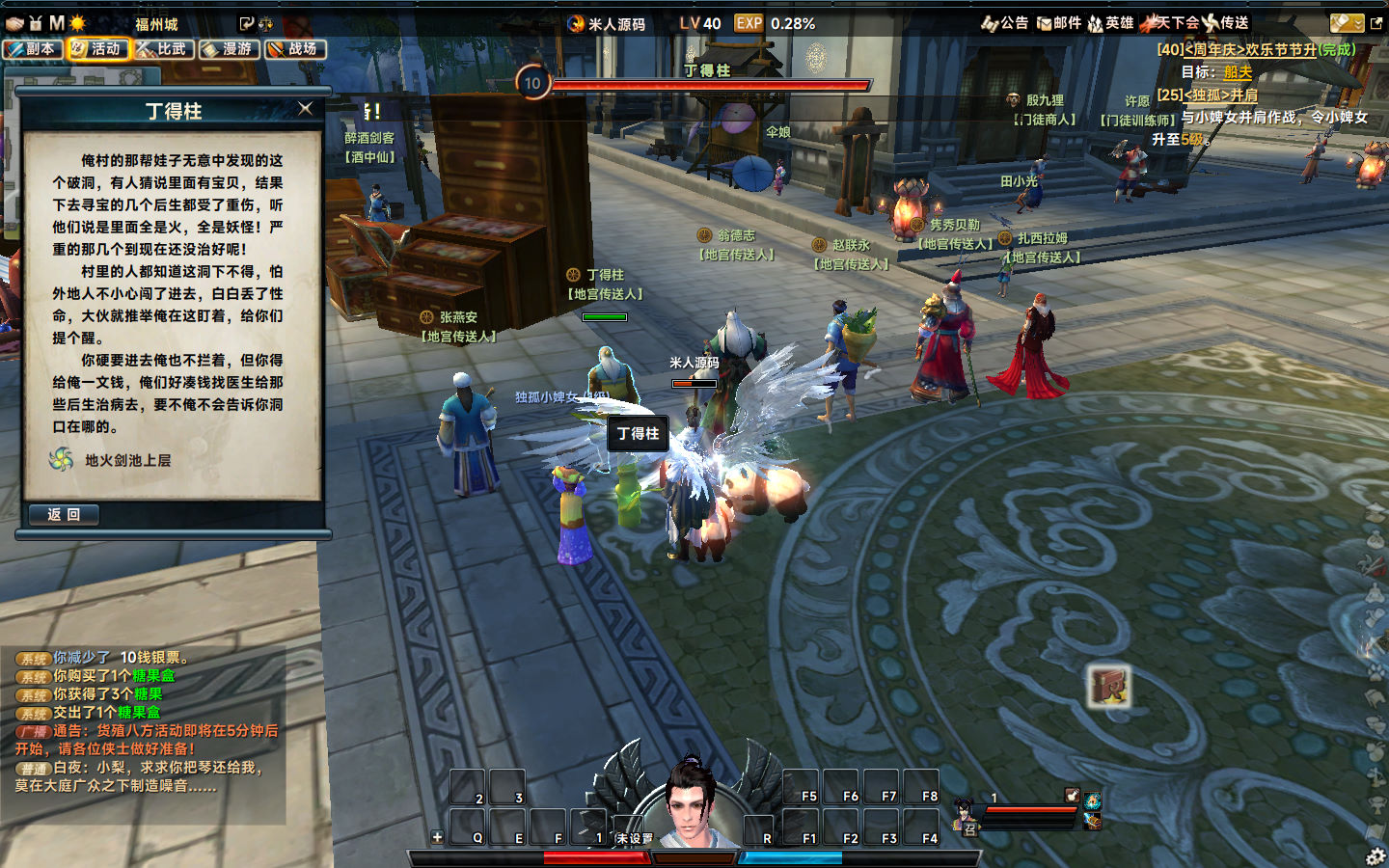
Task: Click the plus button beside the skill bar
Action: (x=437, y=837)
